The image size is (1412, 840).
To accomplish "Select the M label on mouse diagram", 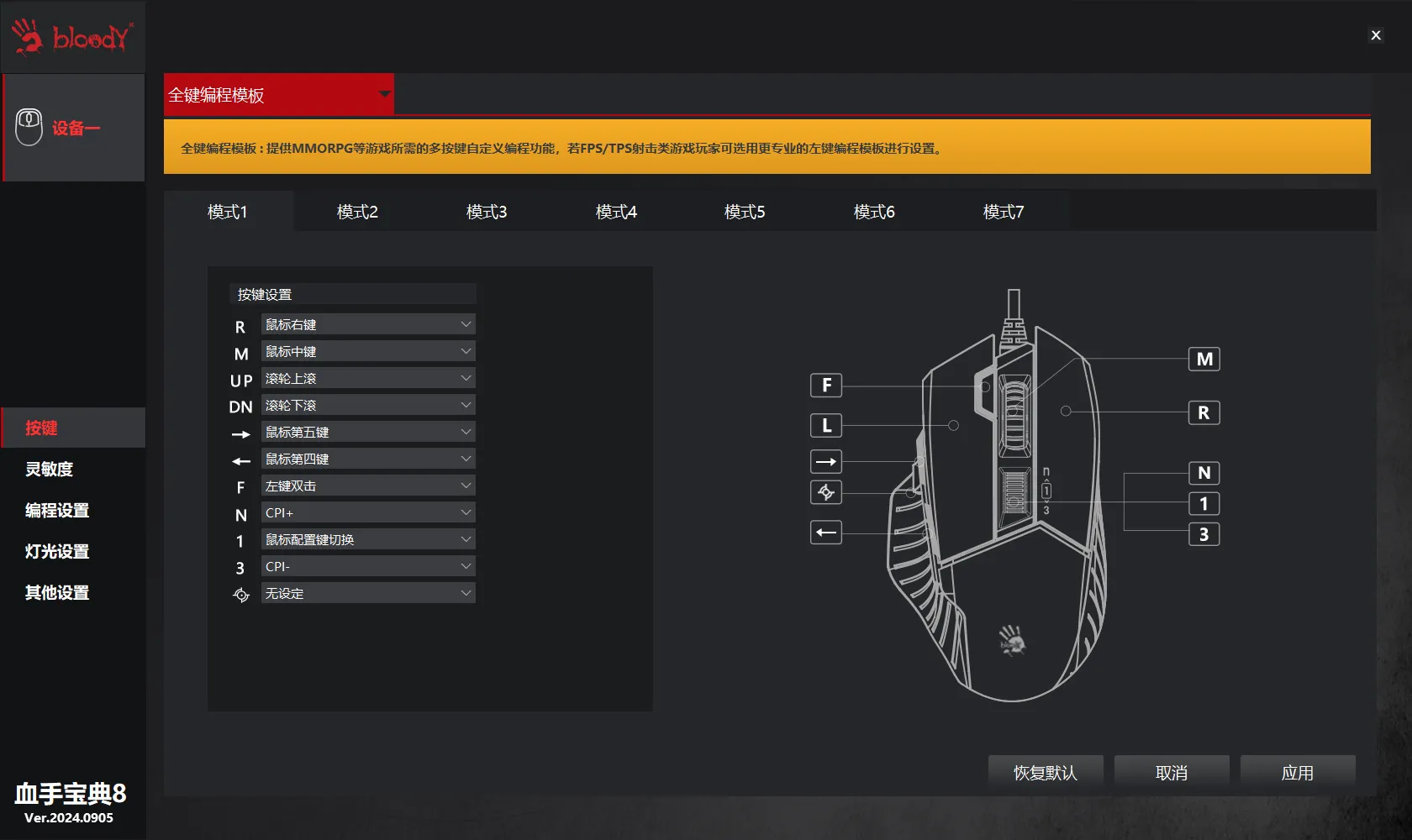I will pos(1204,360).
